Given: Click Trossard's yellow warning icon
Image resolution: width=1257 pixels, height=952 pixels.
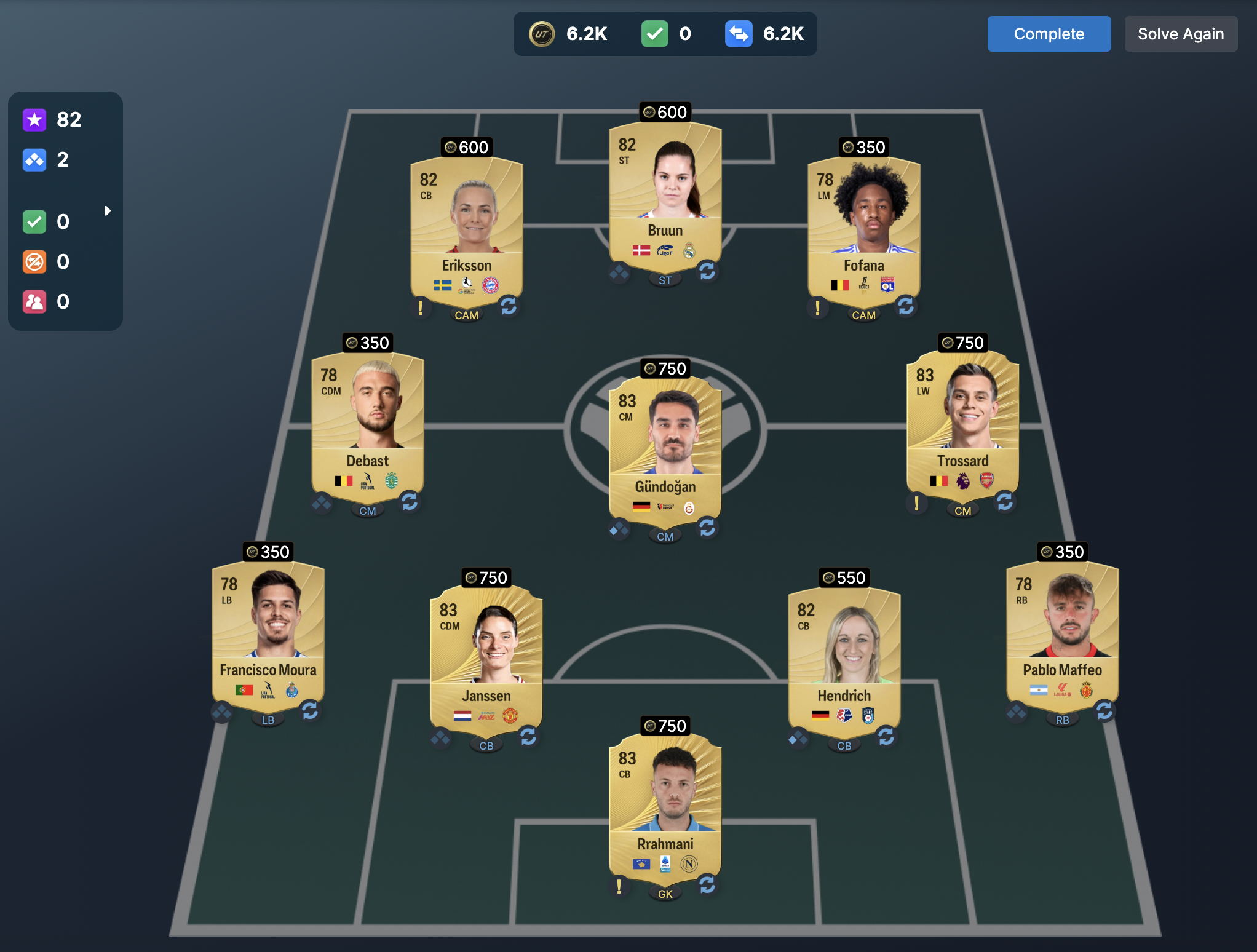Looking at the screenshot, I should [916, 503].
